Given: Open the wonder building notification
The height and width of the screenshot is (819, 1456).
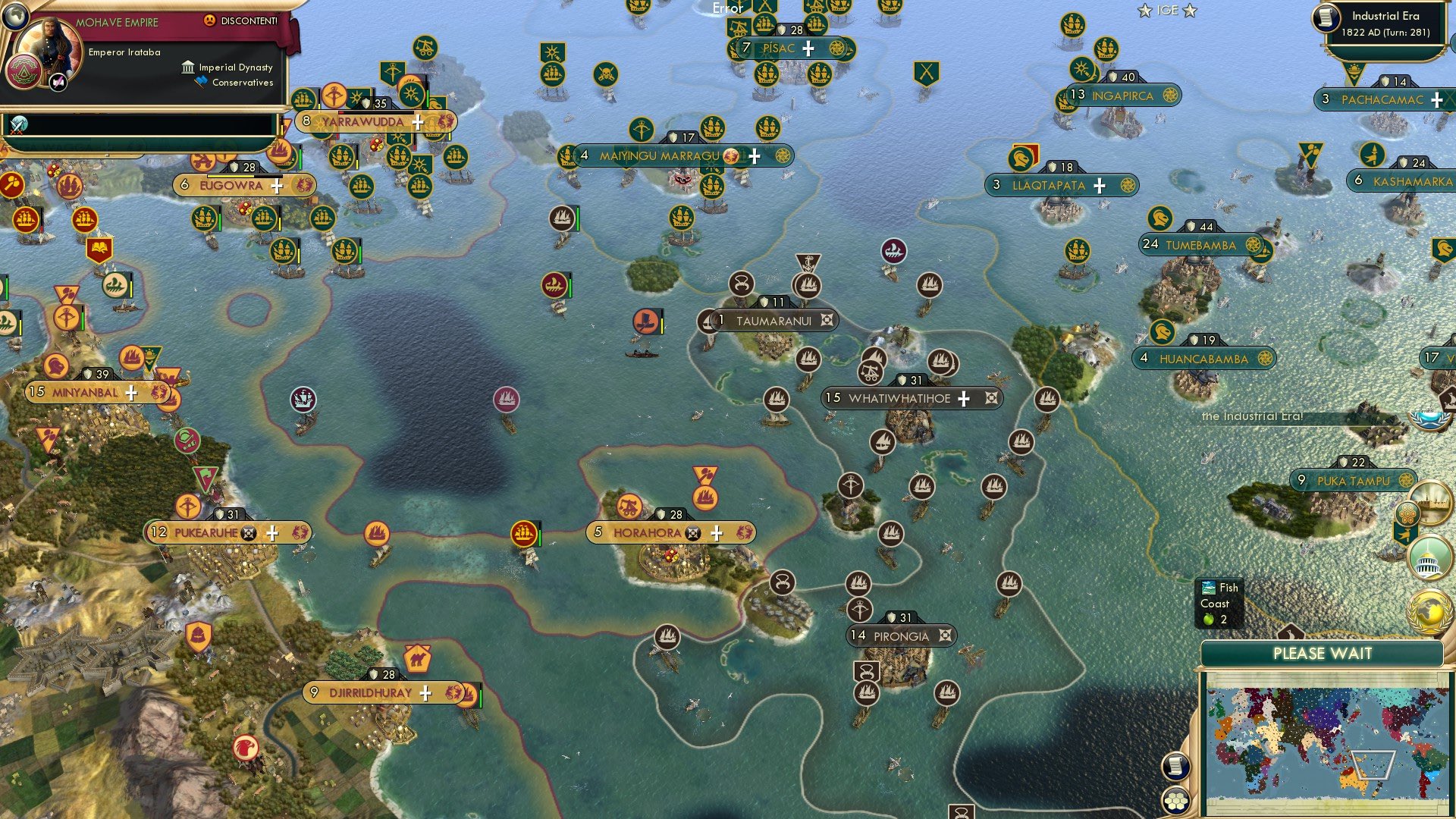Looking at the screenshot, I should coord(1432,504).
